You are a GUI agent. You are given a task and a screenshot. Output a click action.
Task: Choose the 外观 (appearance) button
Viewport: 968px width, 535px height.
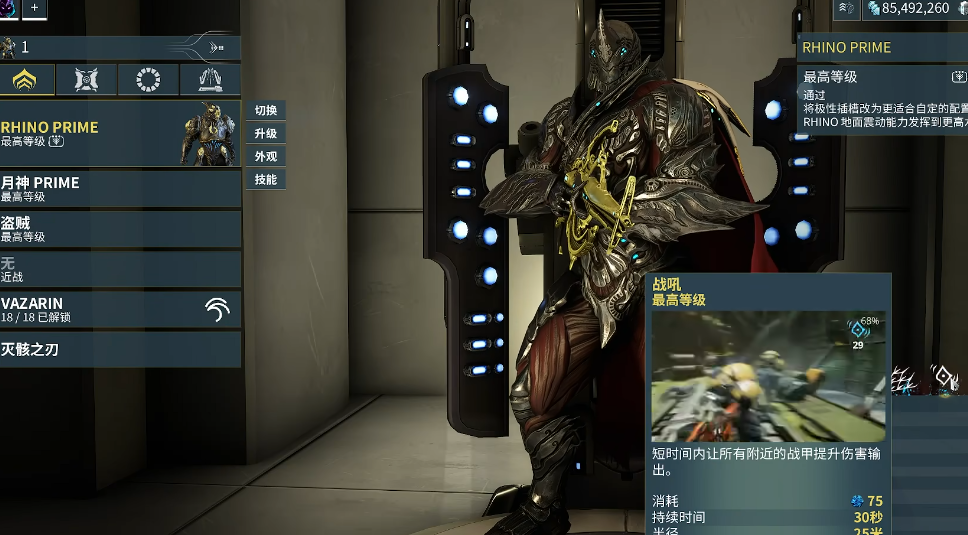coord(265,157)
